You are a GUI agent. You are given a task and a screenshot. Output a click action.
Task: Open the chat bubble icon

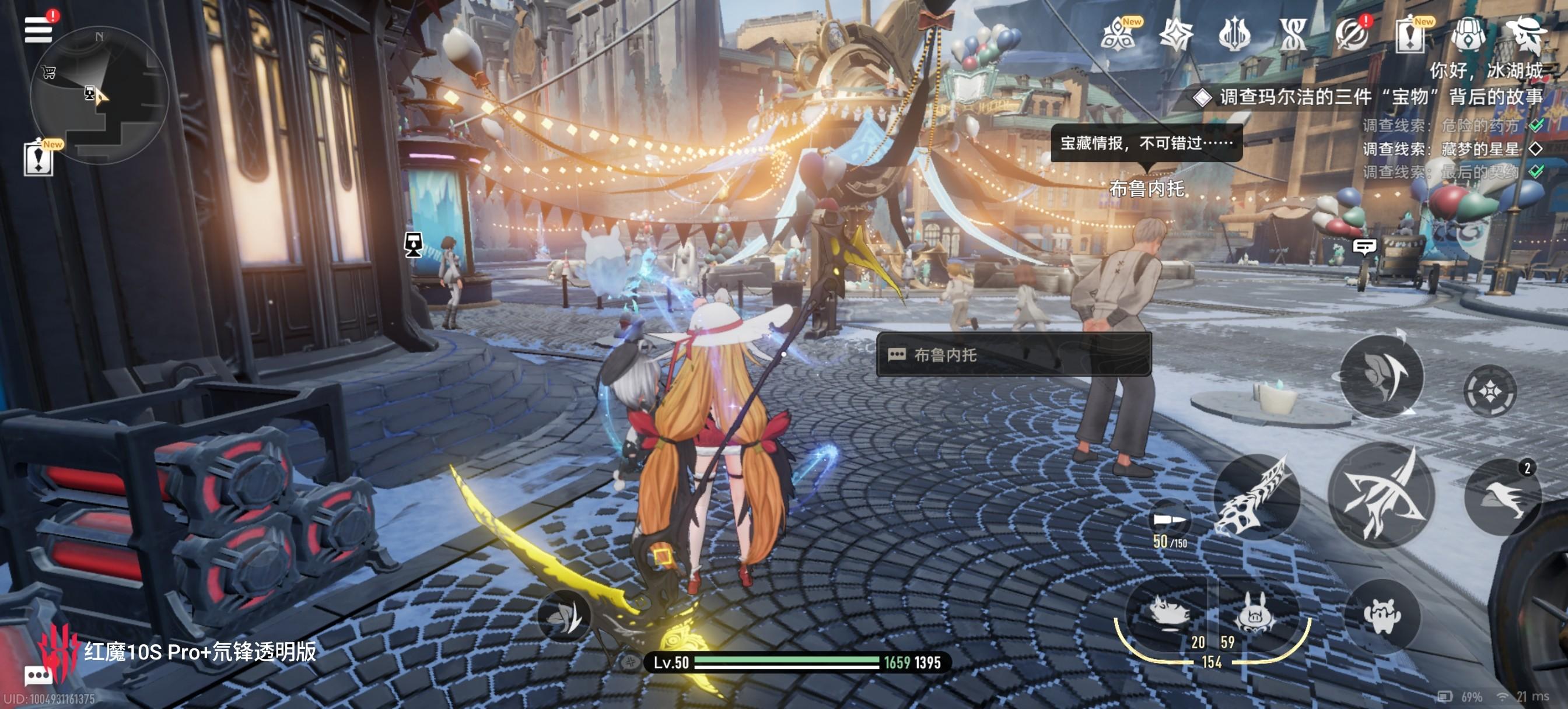pyautogui.click(x=38, y=676)
